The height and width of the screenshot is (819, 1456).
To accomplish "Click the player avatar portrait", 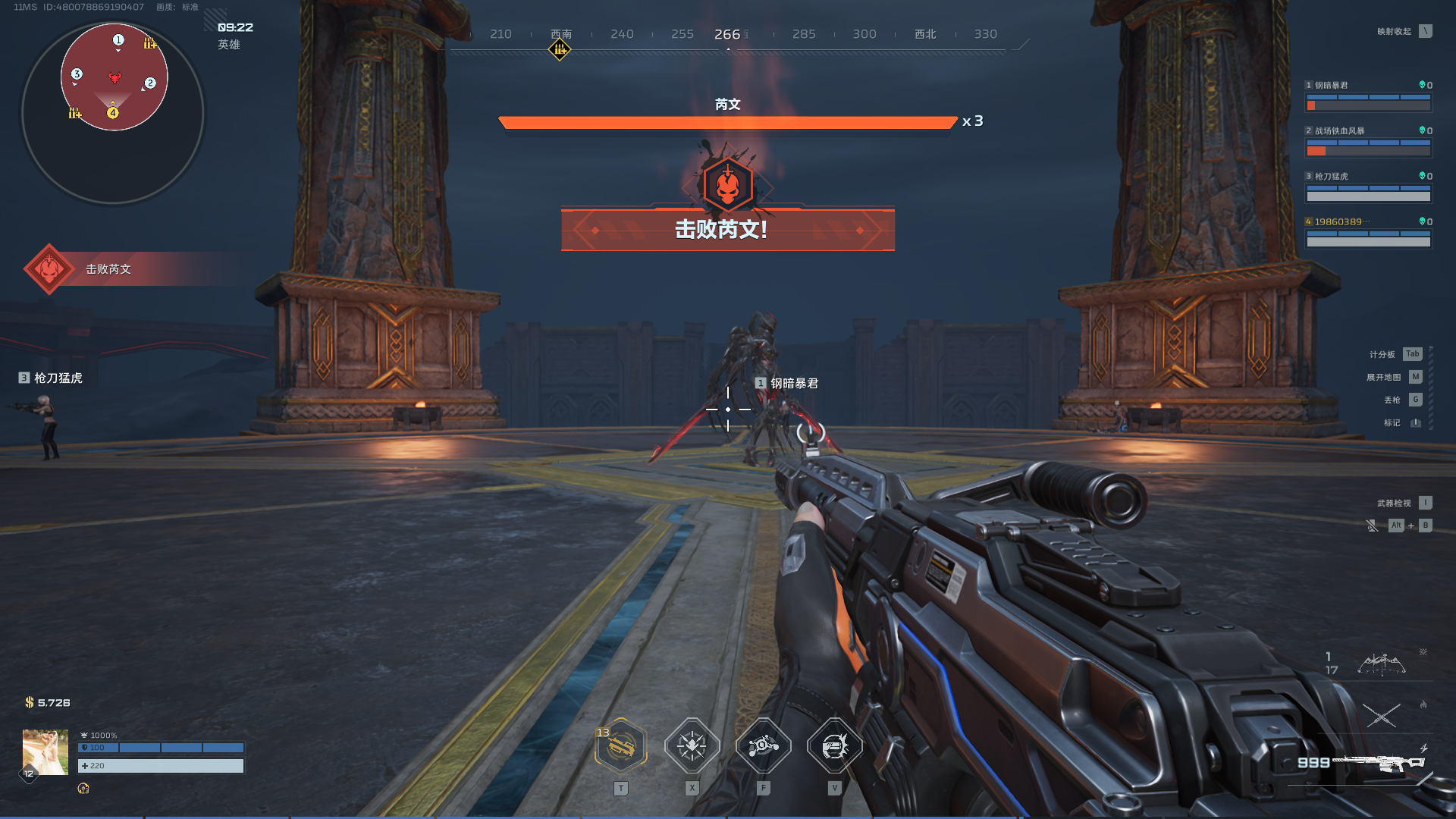I will (45, 752).
